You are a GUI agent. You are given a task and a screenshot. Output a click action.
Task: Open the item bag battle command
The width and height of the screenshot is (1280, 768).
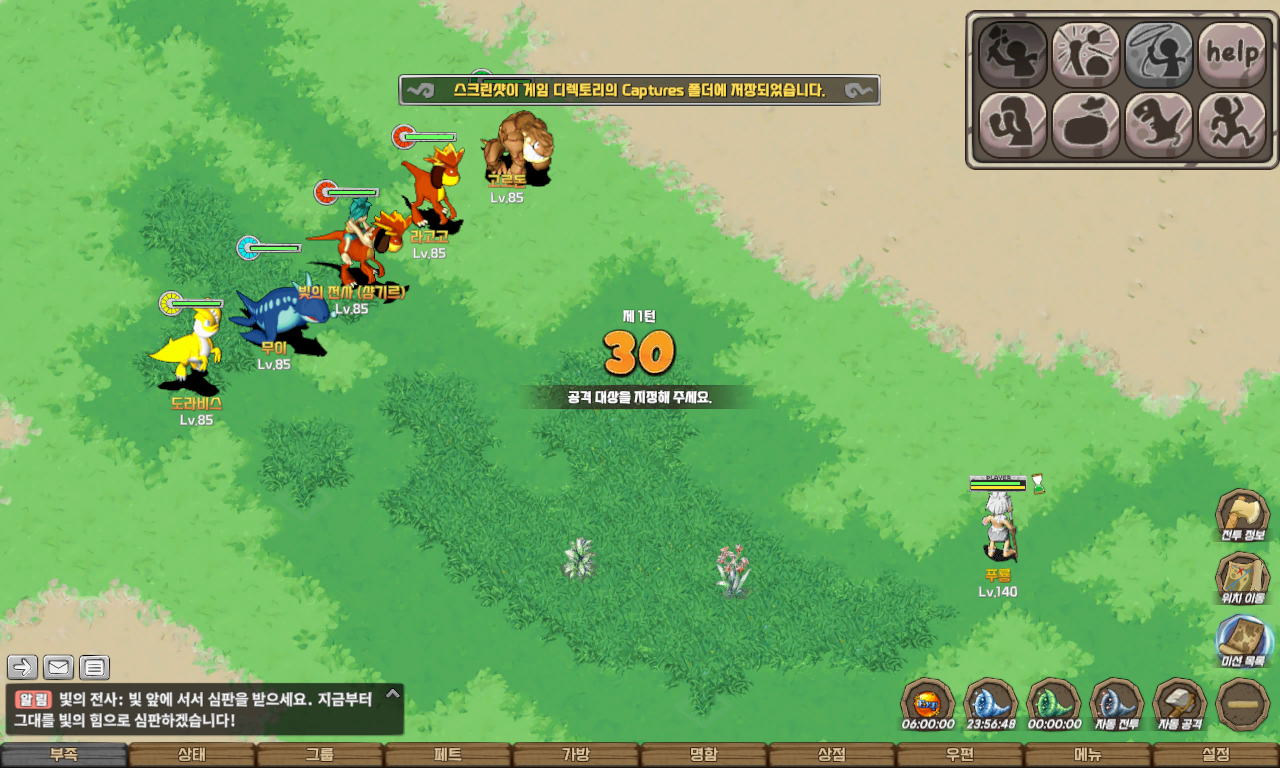[x=1085, y=125]
